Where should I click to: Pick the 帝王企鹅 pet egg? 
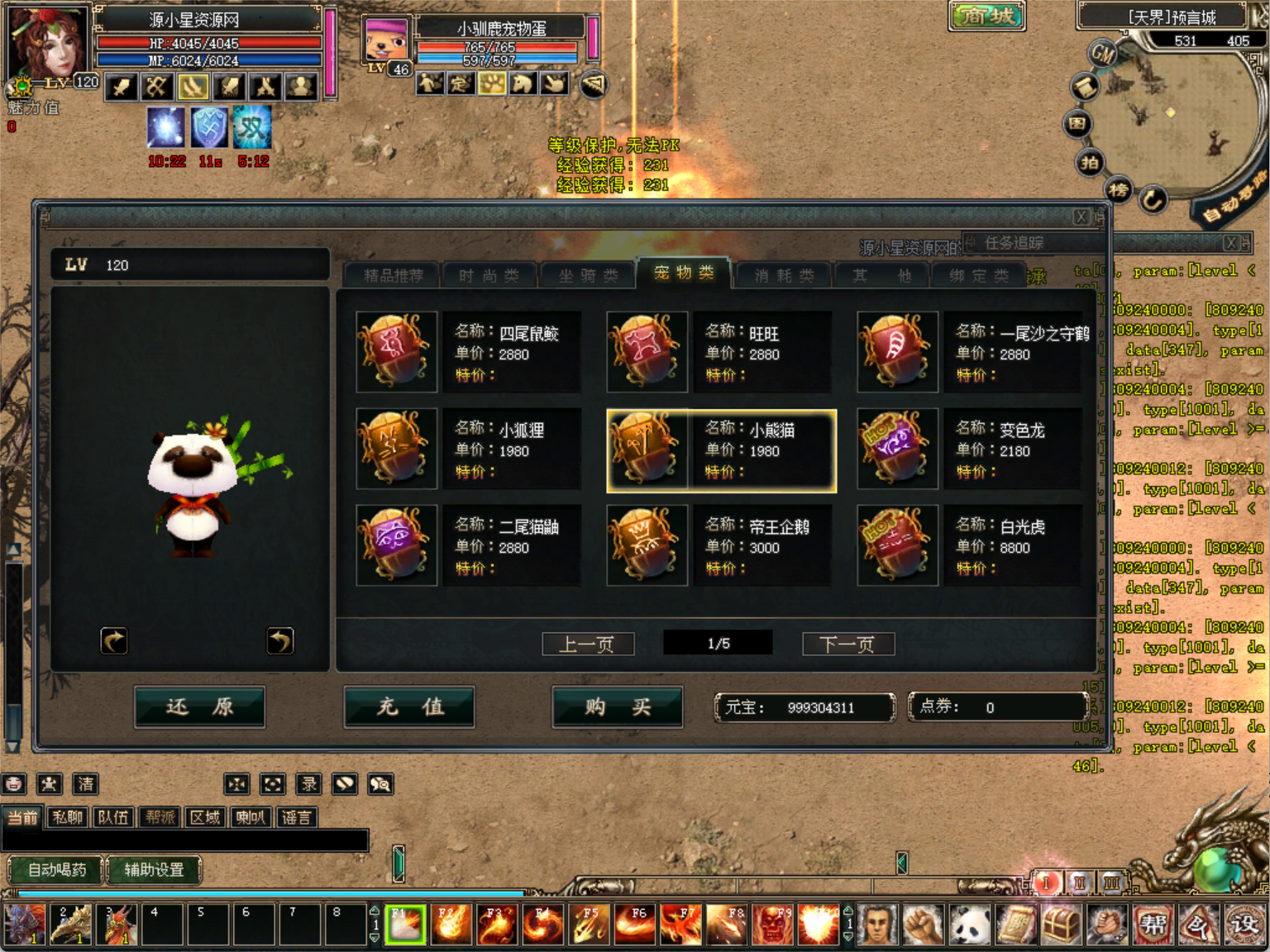(x=647, y=545)
